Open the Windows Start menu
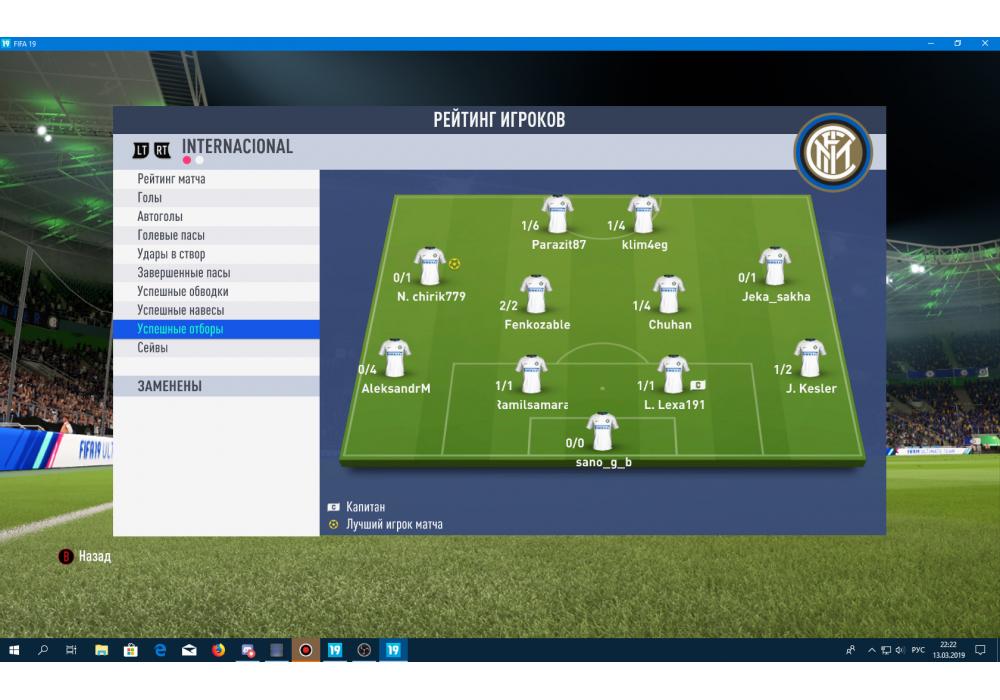This screenshot has width=1000, height=700. (x=14, y=650)
